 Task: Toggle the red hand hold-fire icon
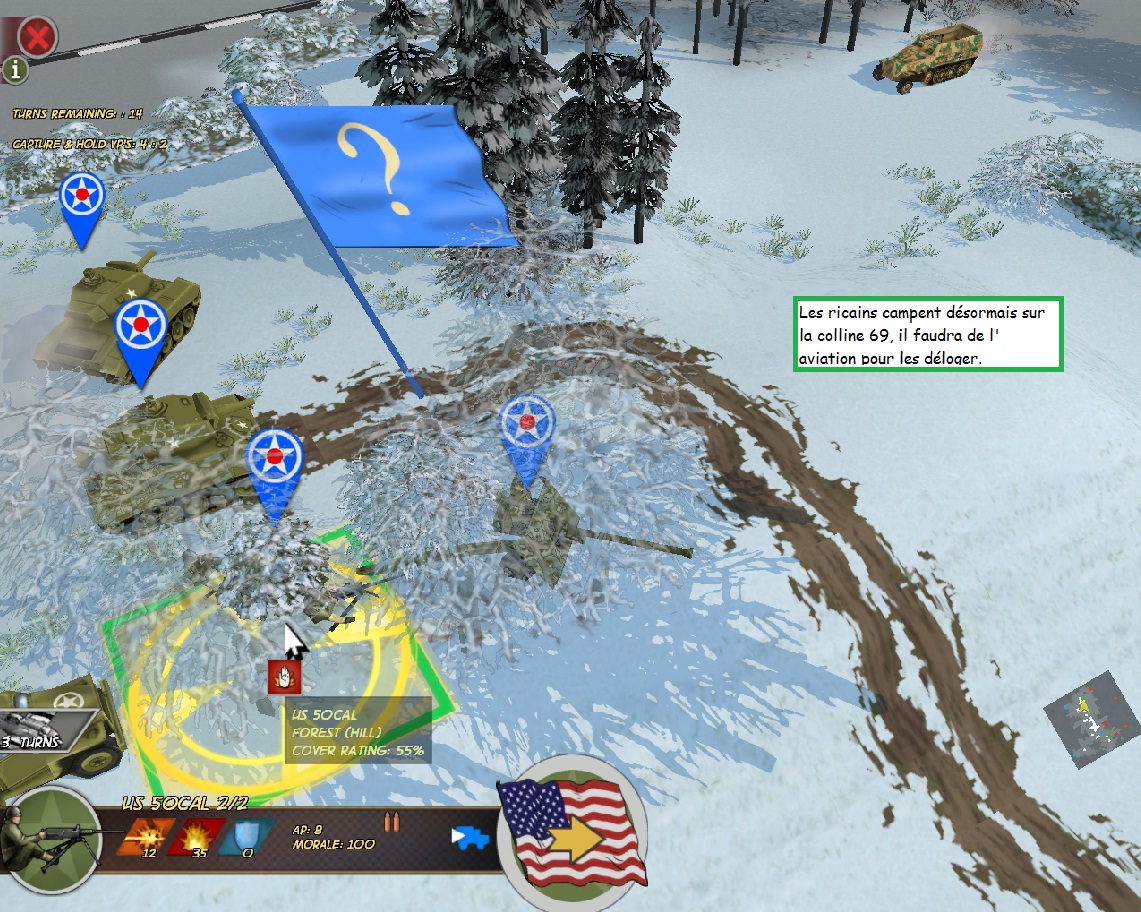(285, 677)
